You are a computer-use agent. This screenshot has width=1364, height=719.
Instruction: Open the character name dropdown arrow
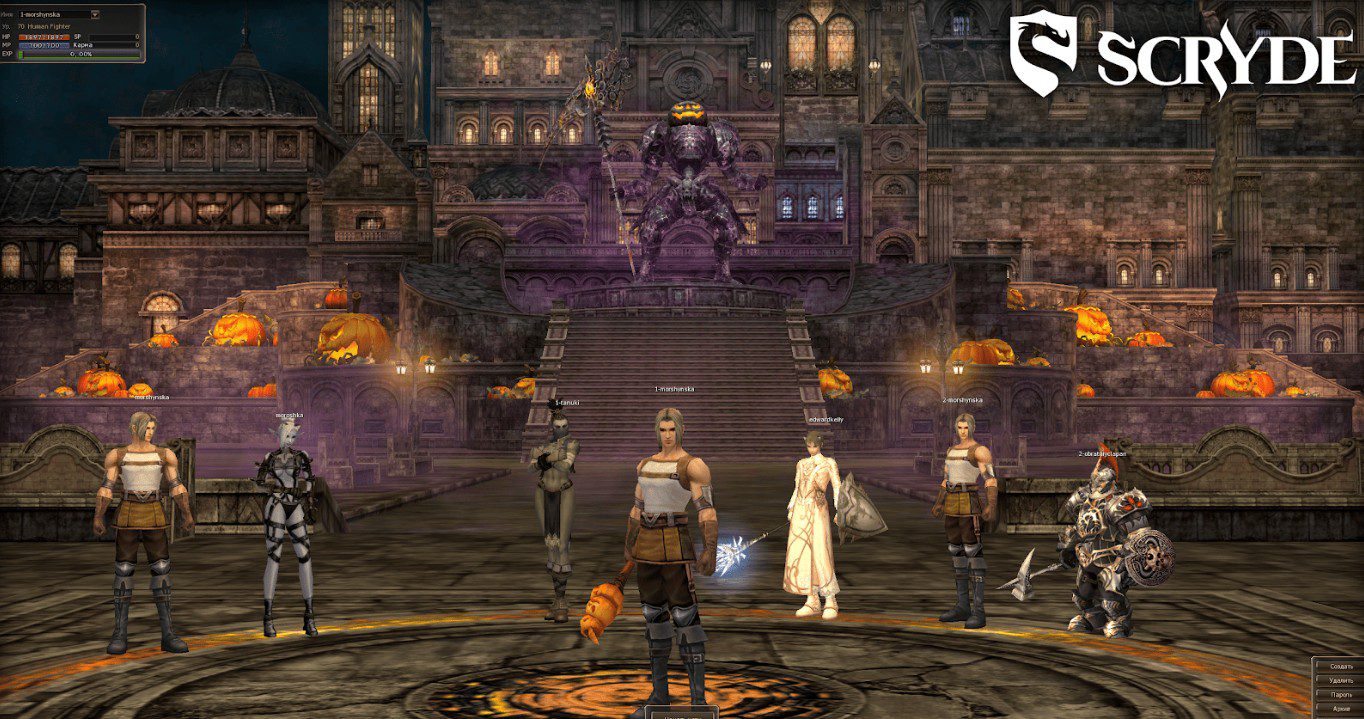pos(94,15)
